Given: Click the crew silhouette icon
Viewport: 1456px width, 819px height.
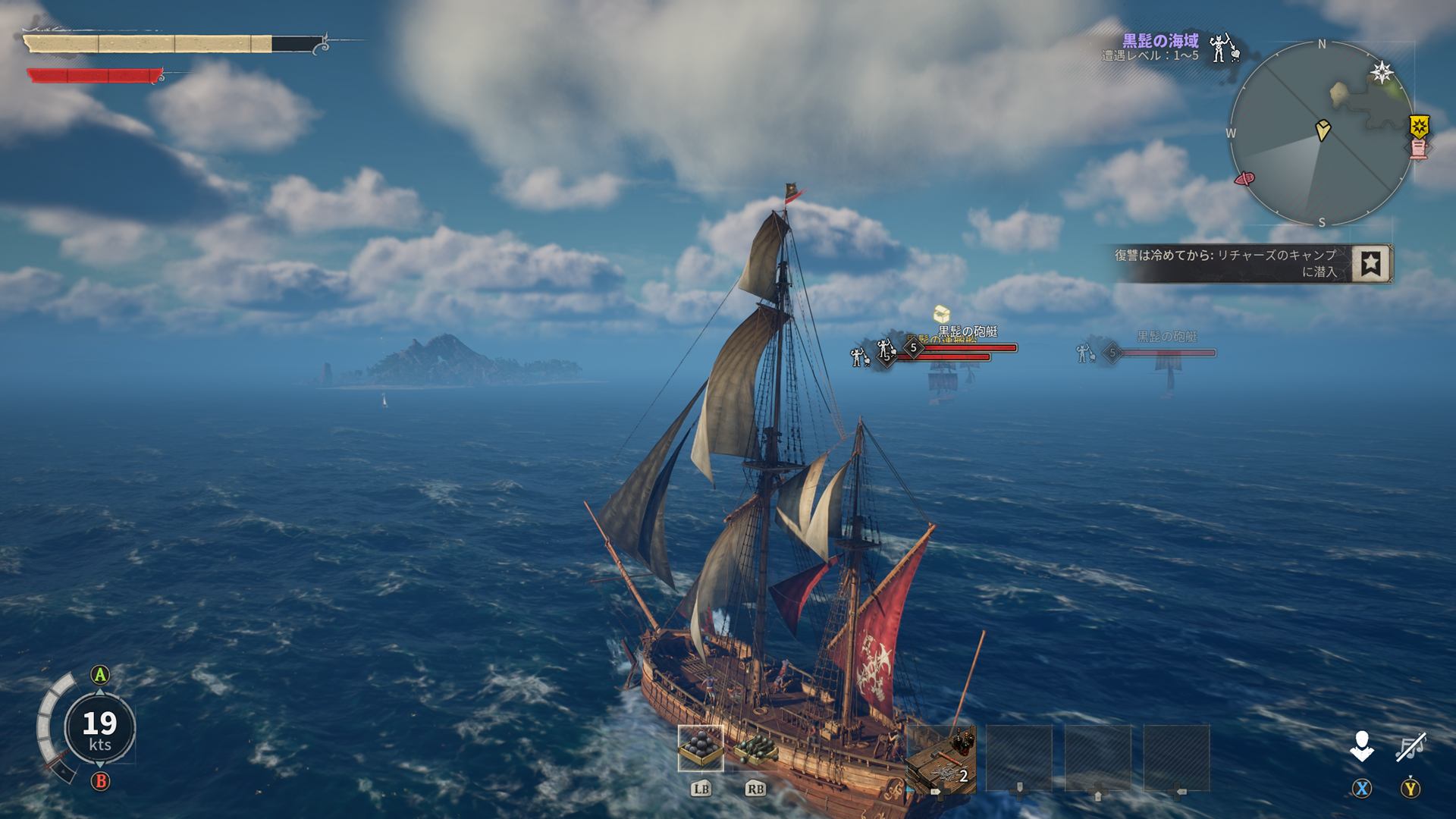Looking at the screenshot, I should [x=1362, y=747].
